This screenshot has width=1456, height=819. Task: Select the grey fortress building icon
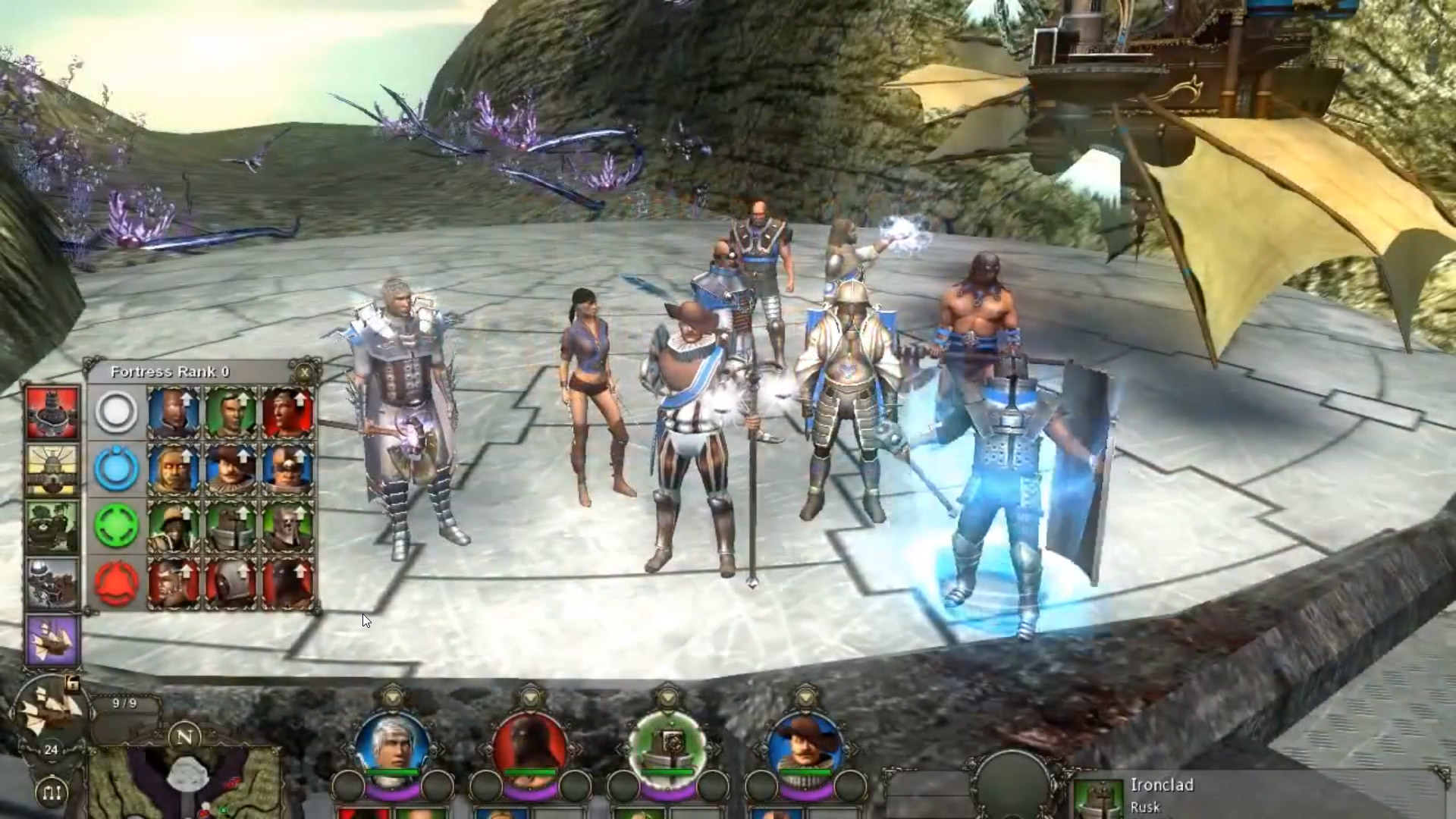[52, 583]
